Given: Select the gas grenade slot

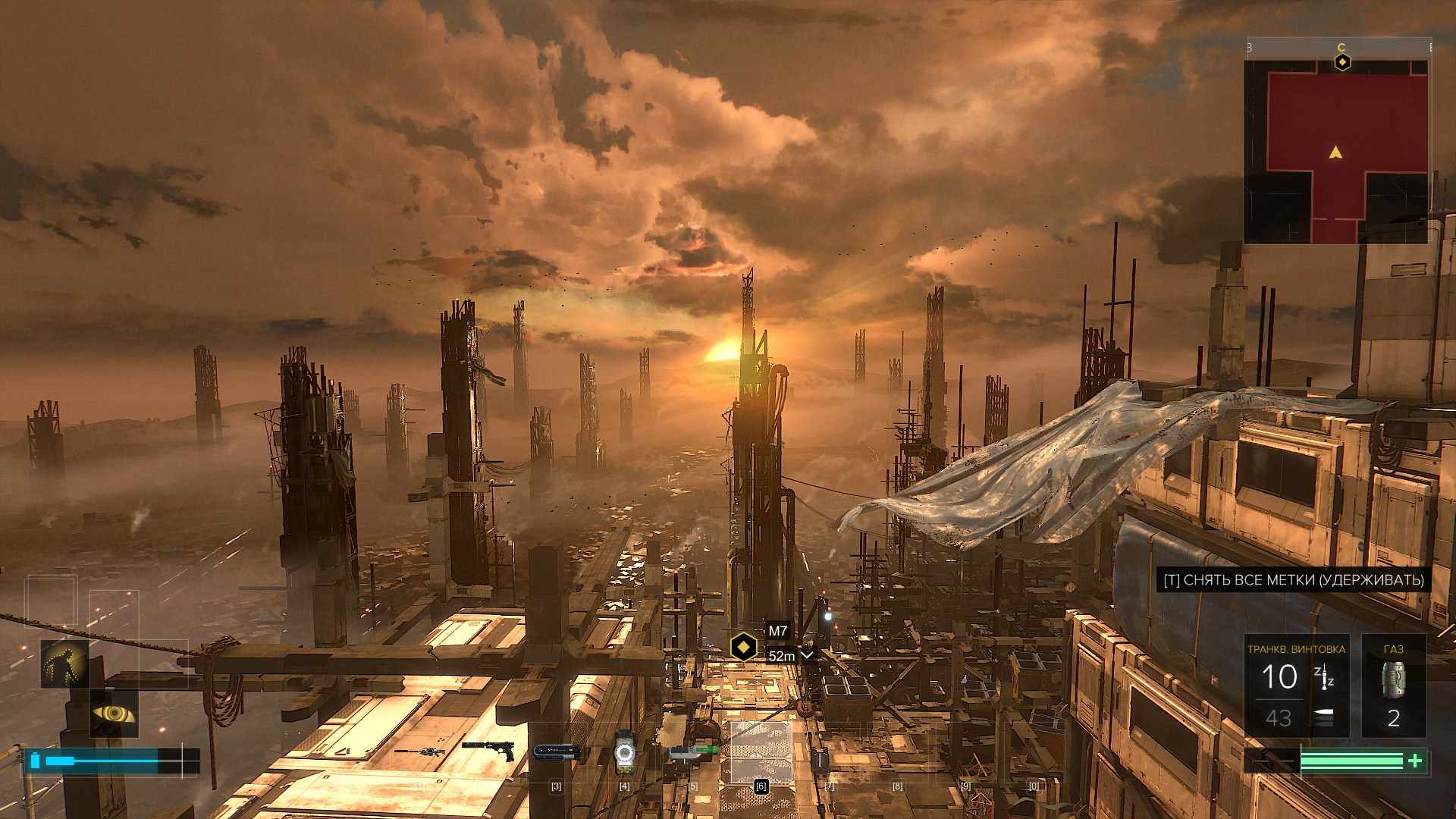Looking at the screenshot, I should tap(1393, 686).
